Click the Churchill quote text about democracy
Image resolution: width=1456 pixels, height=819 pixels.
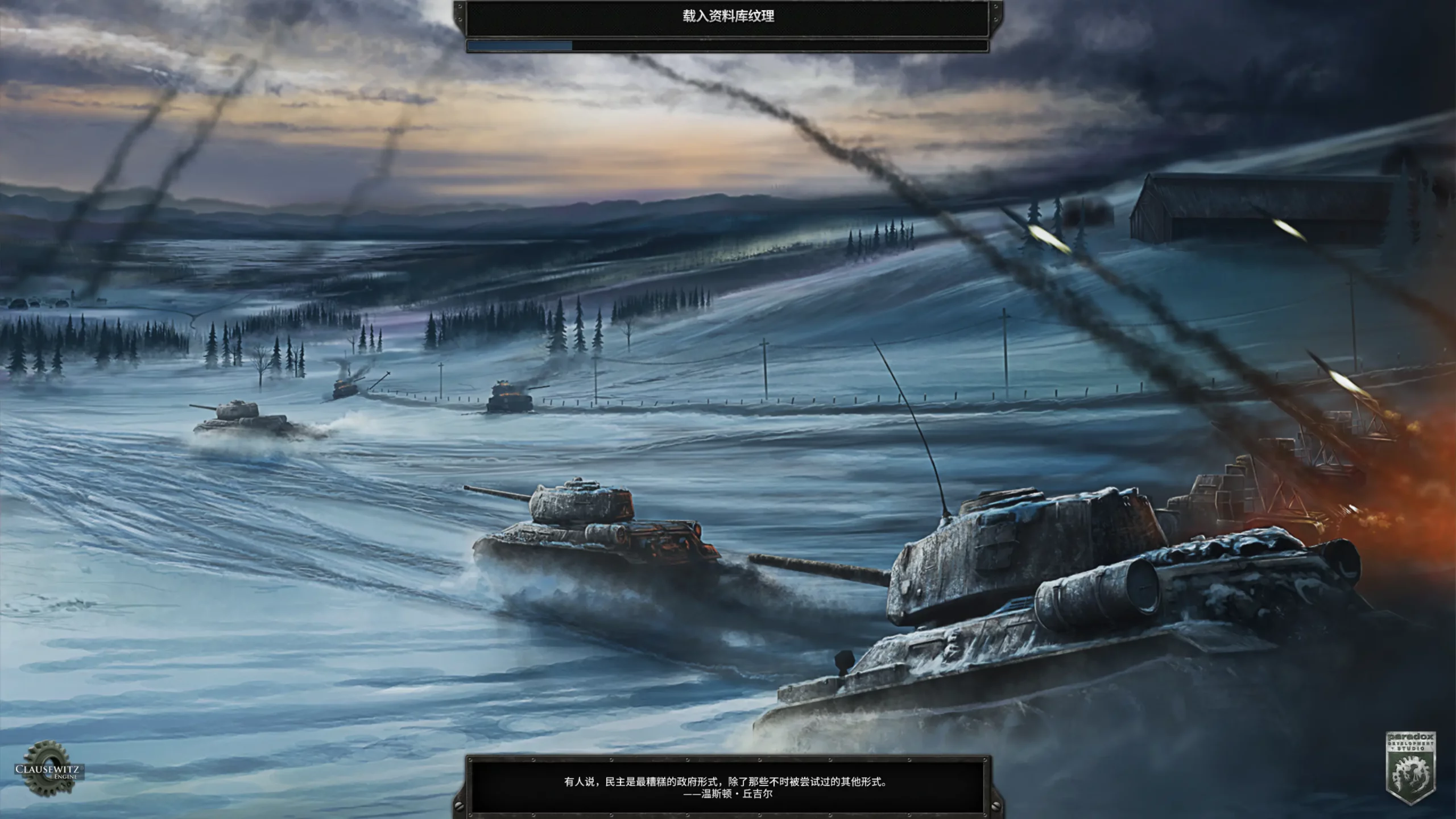coord(731,781)
